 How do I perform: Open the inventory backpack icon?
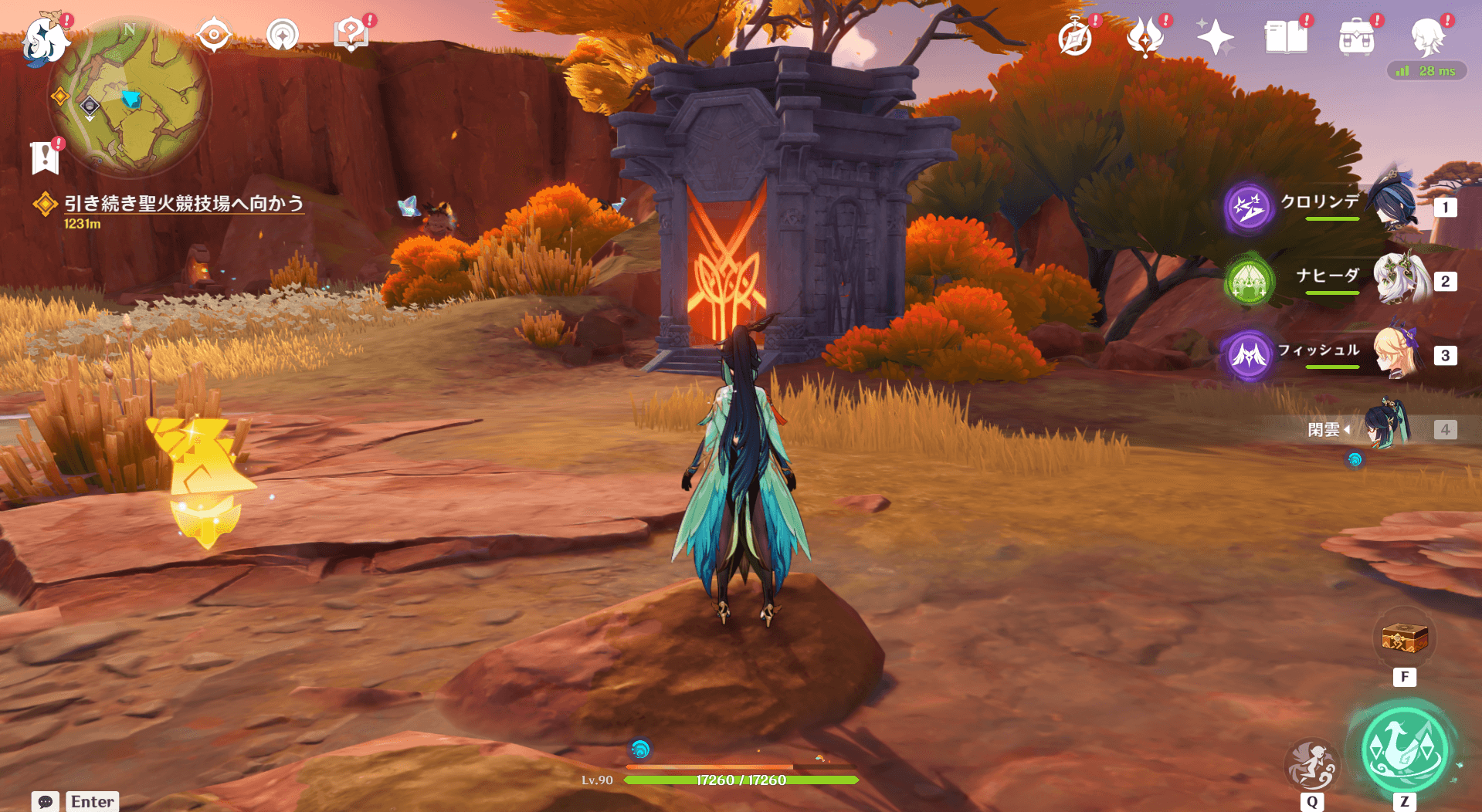pyautogui.click(x=1356, y=37)
